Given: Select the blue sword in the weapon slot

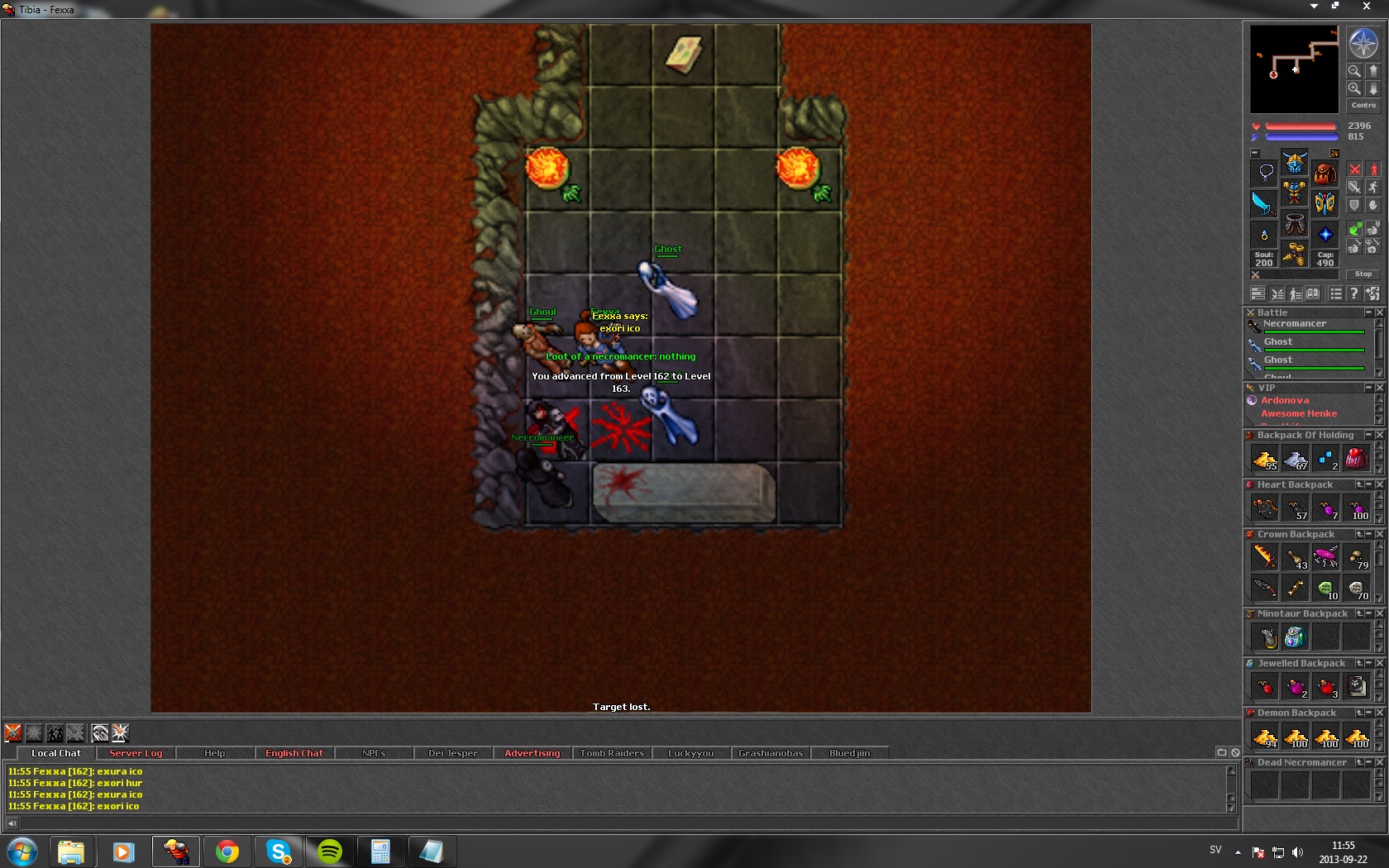Looking at the screenshot, I should 1263,203.
